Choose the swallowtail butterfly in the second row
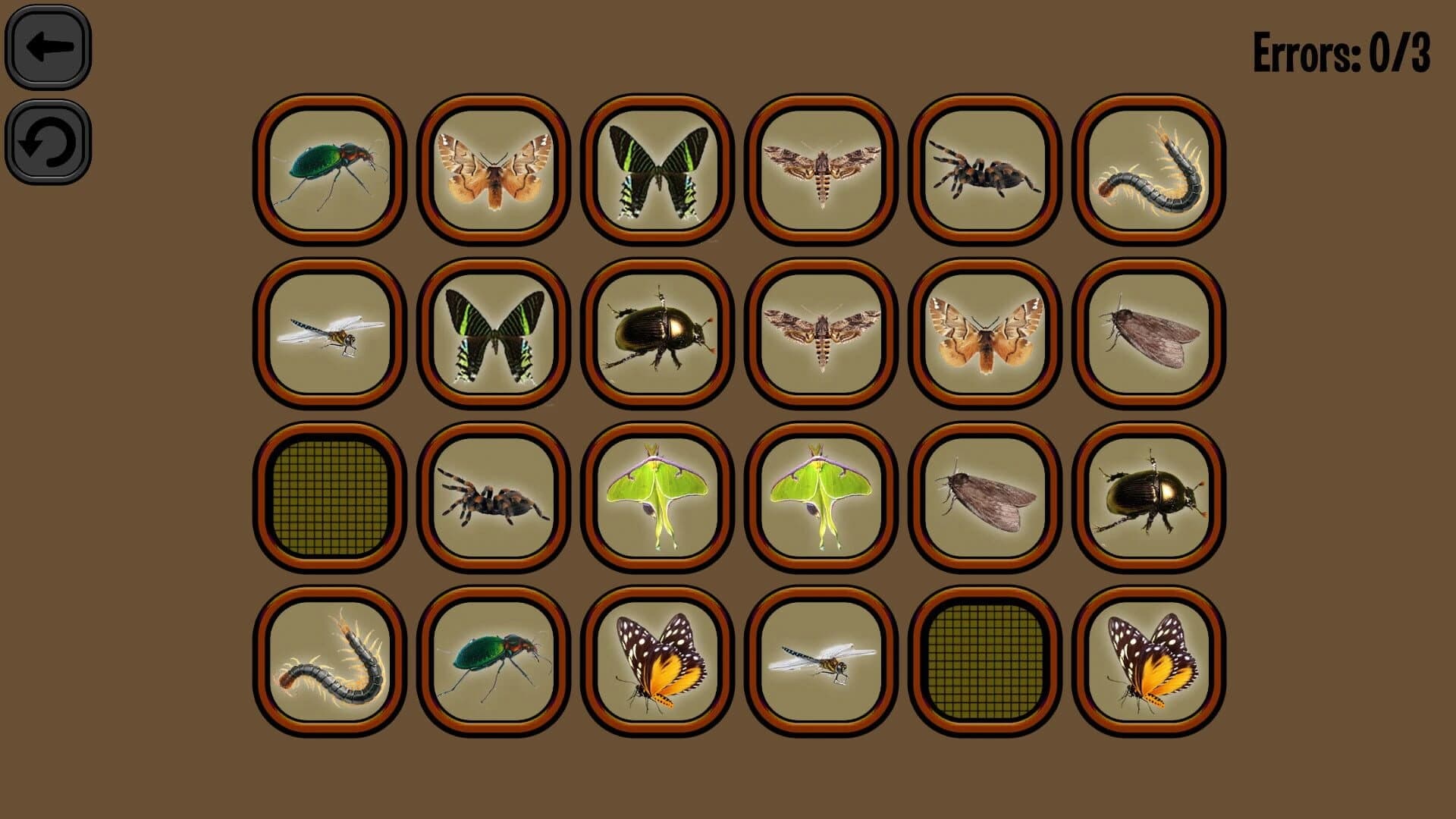This screenshot has height=819, width=1456. click(493, 335)
